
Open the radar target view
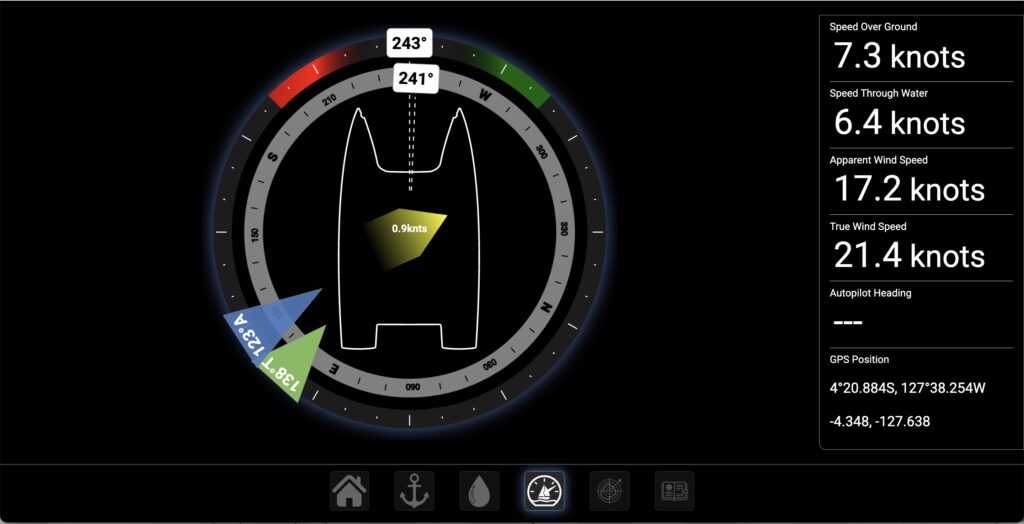(x=609, y=491)
